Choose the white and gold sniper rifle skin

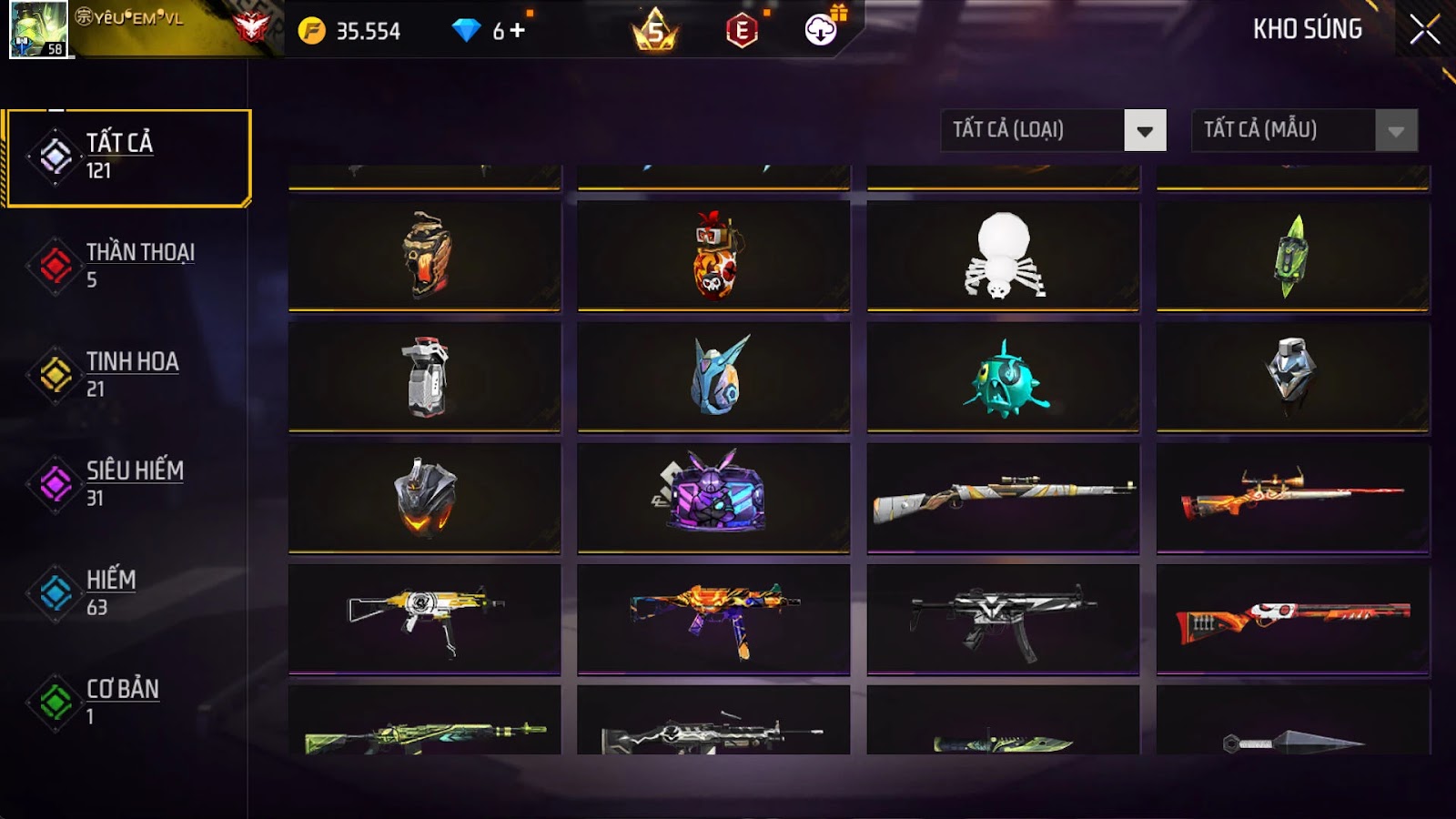point(1003,497)
